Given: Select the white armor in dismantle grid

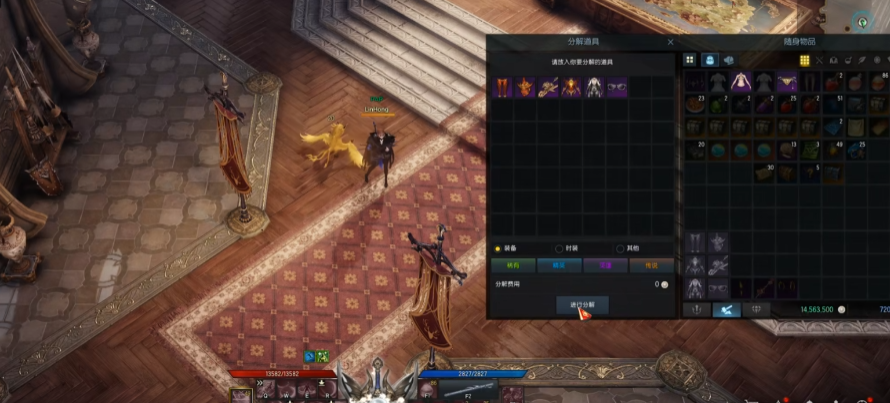Looking at the screenshot, I should tap(594, 88).
